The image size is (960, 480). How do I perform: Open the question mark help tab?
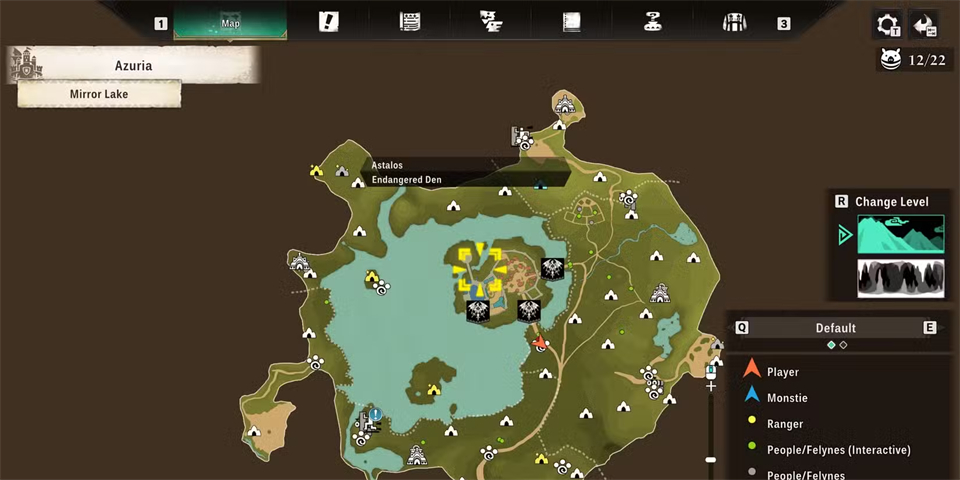tap(654, 22)
